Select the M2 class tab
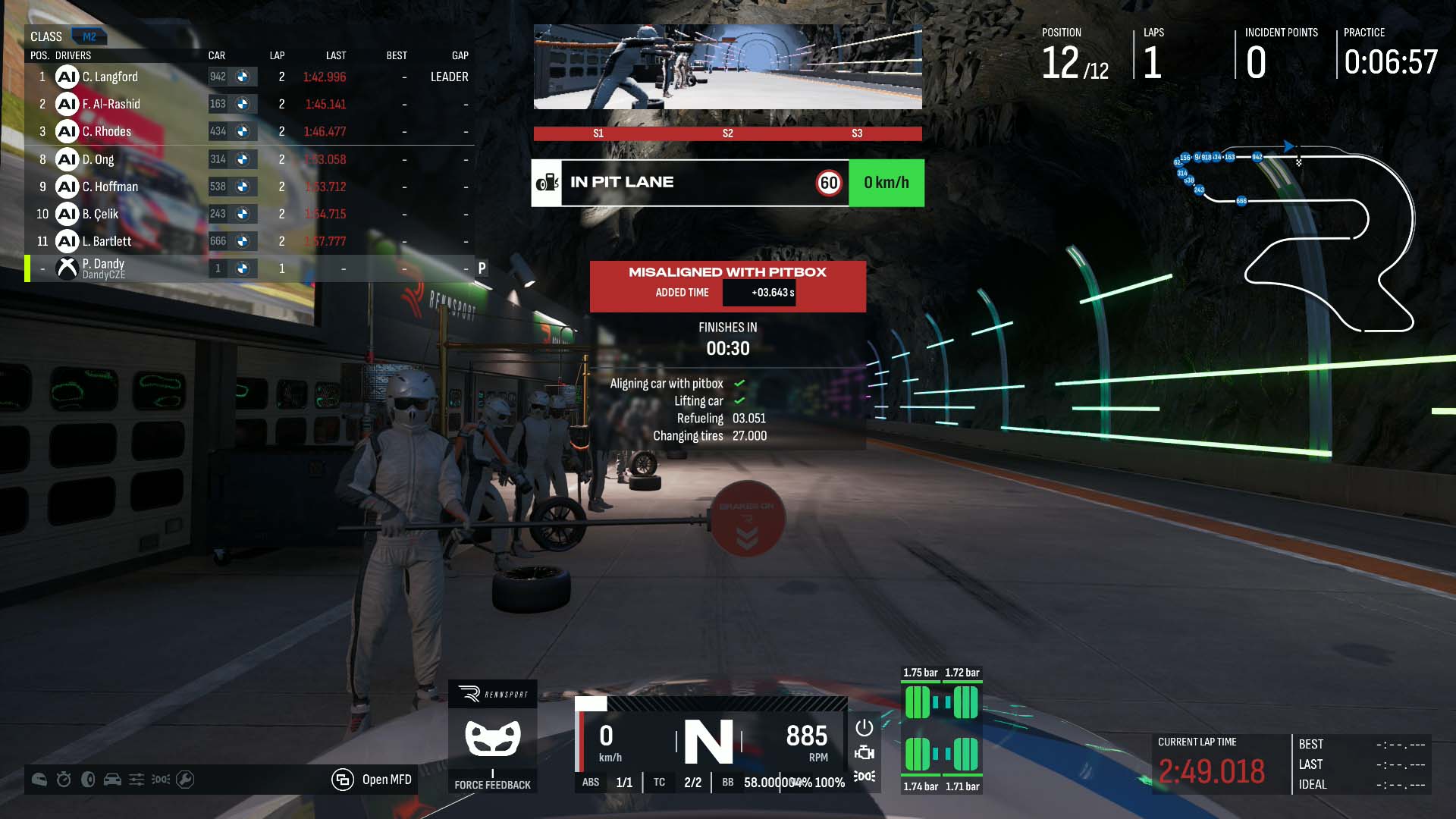Image resolution: width=1456 pixels, height=819 pixels. (89, 36)
